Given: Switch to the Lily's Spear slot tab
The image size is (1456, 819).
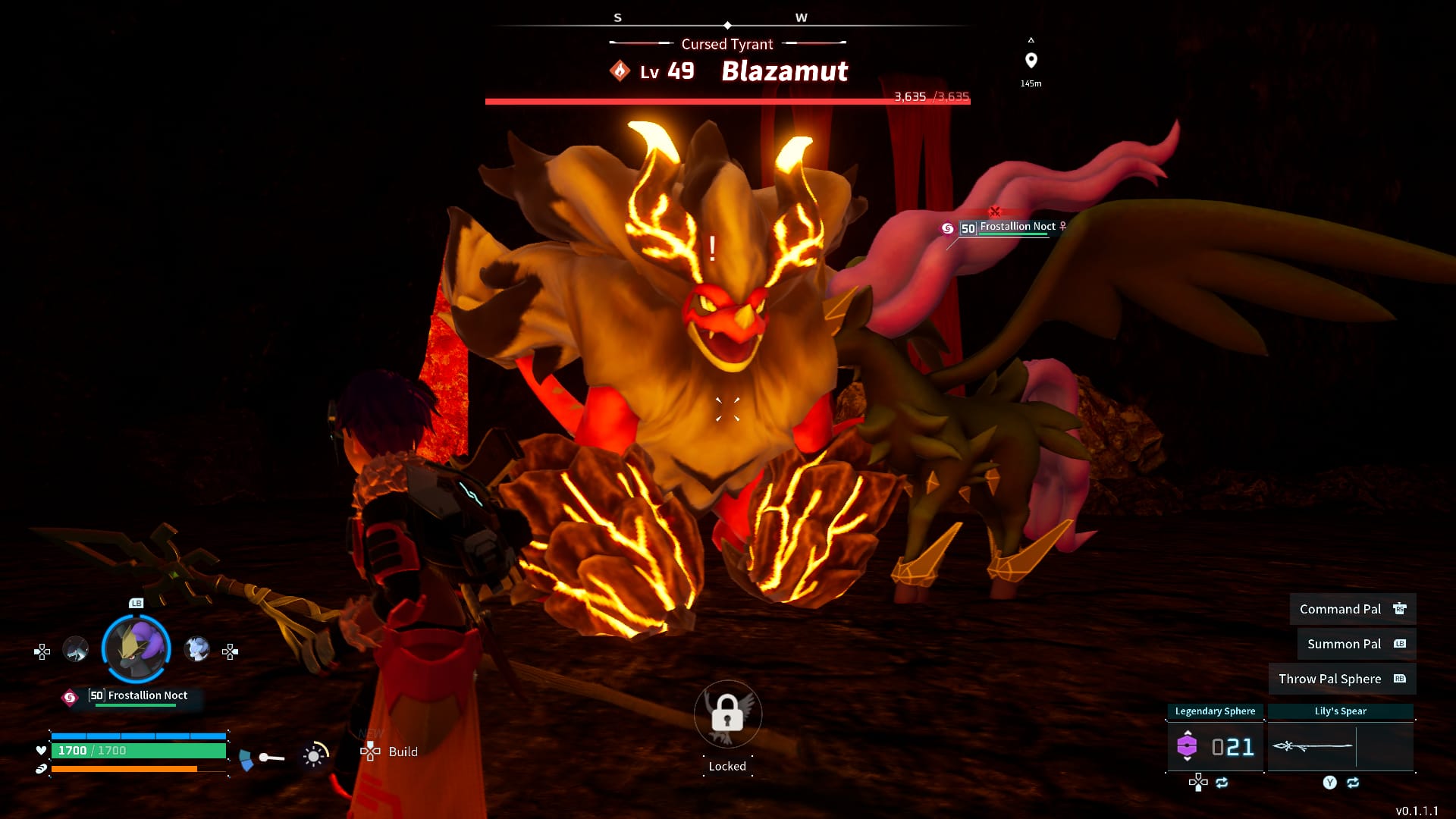Looking at the screenshot, I should tap(1341, 711).
